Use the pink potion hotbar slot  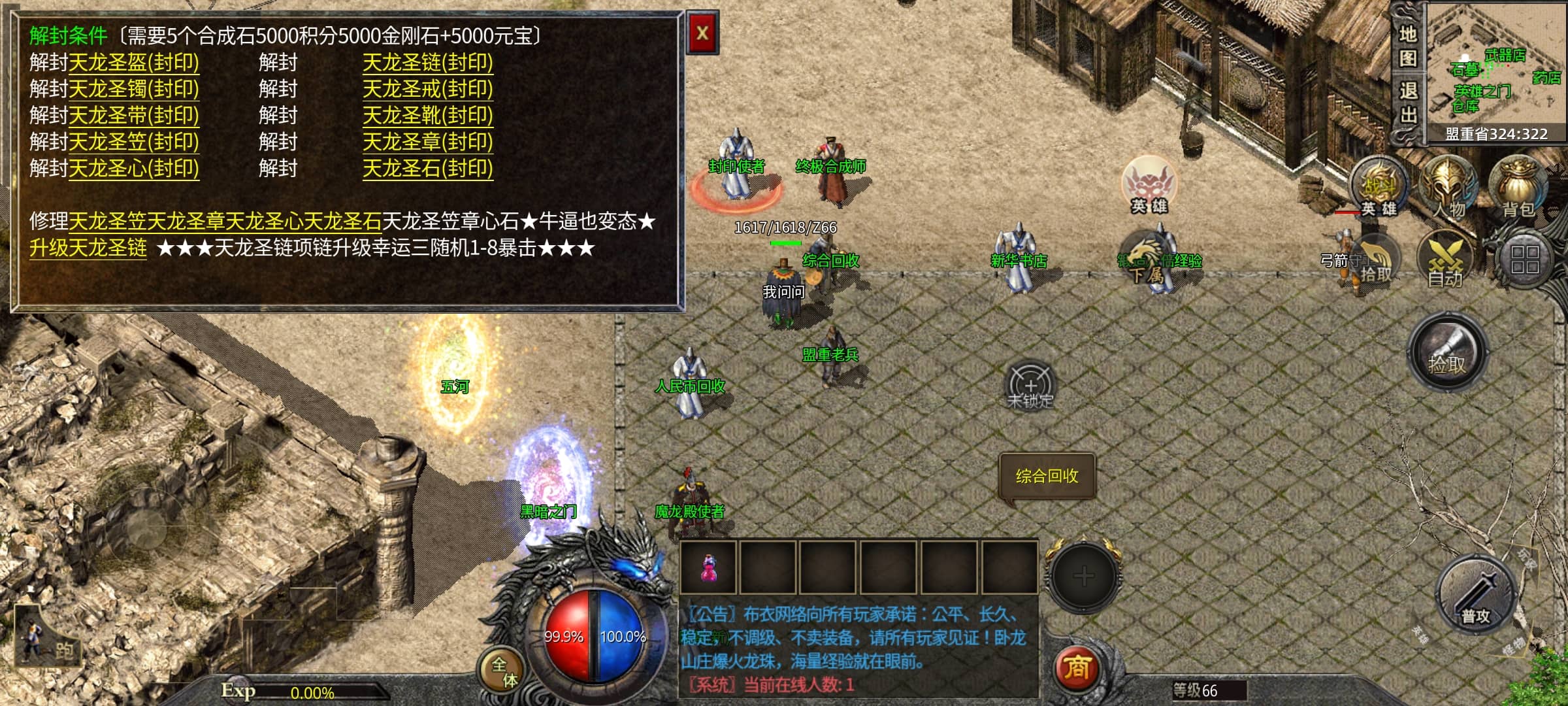708,567
